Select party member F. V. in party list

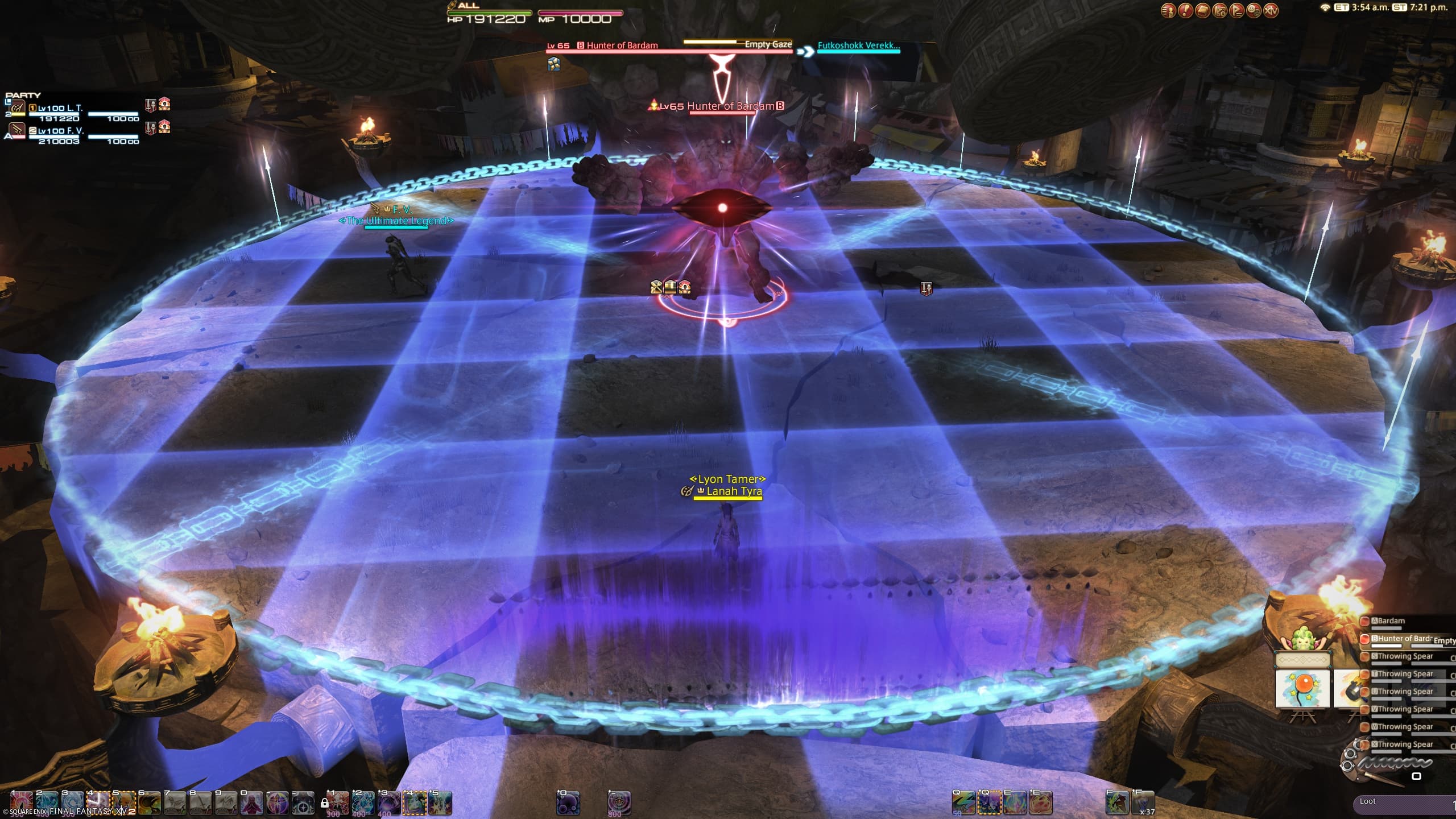pyautogui.click(x=60, y=131)
